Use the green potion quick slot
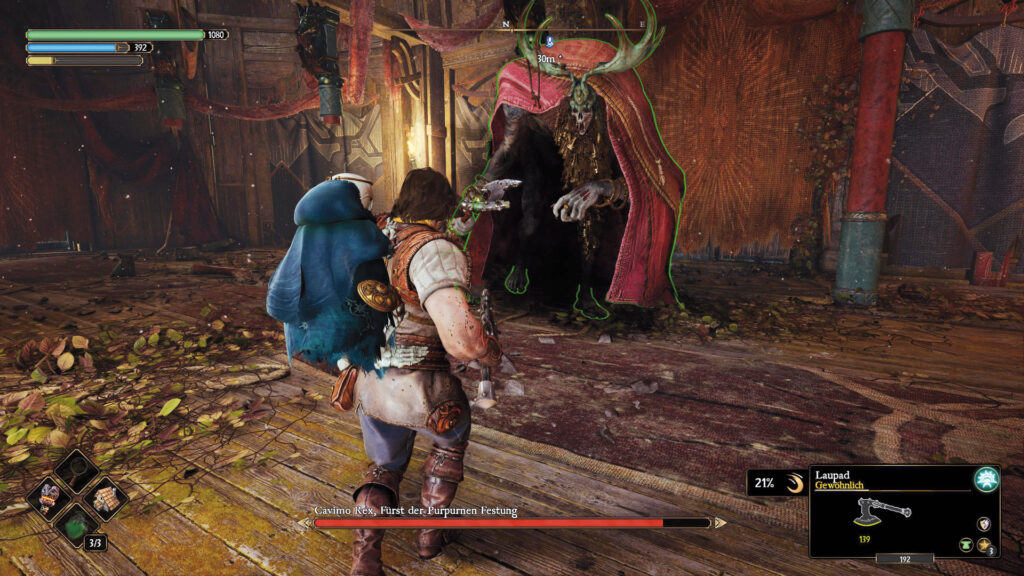Image resolution: width=1024 pixels, height=576 pixels. point(76,523)
